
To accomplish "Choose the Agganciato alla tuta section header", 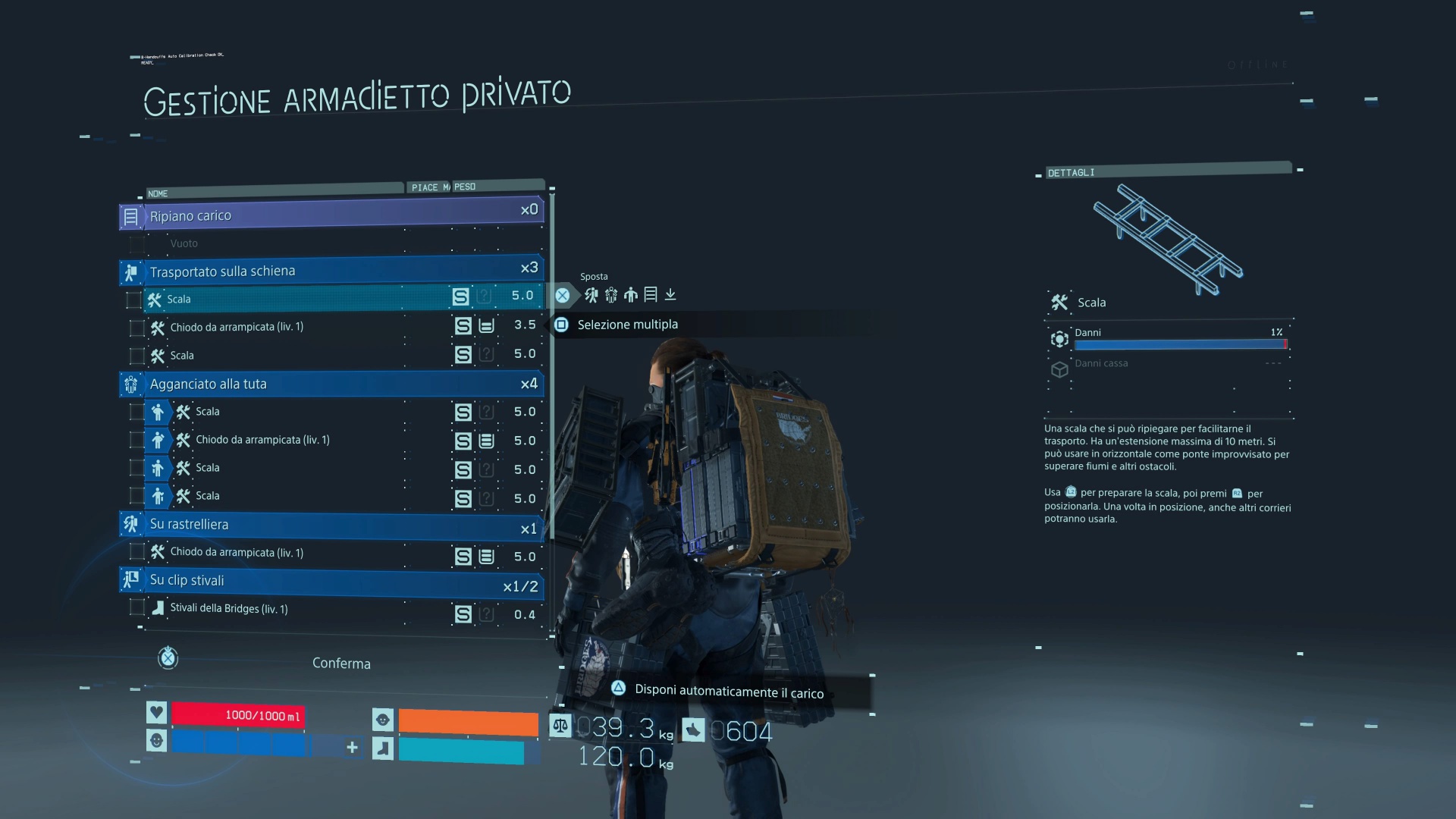I will [x=331, y=384].
